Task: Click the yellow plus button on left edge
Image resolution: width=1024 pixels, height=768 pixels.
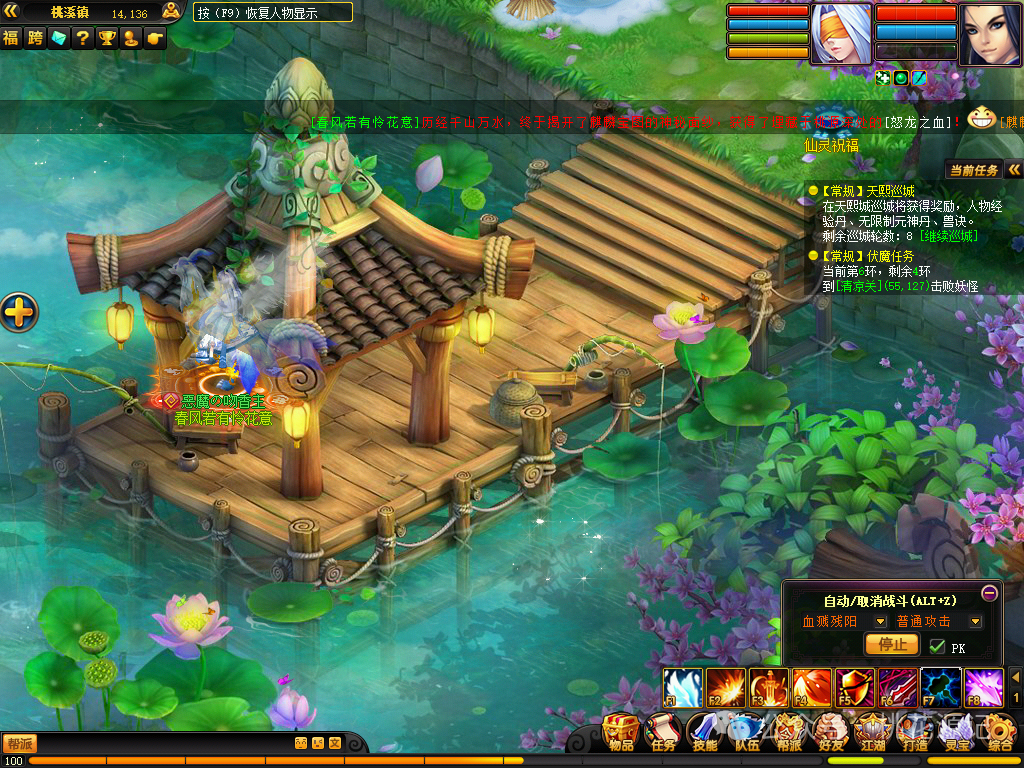Action: (19, 313)
